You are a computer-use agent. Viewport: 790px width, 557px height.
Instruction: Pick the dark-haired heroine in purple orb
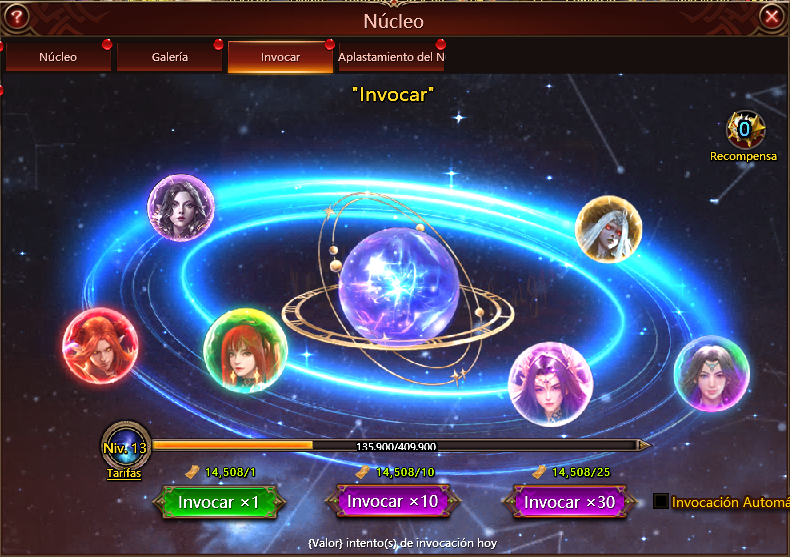tap(181, 208)
